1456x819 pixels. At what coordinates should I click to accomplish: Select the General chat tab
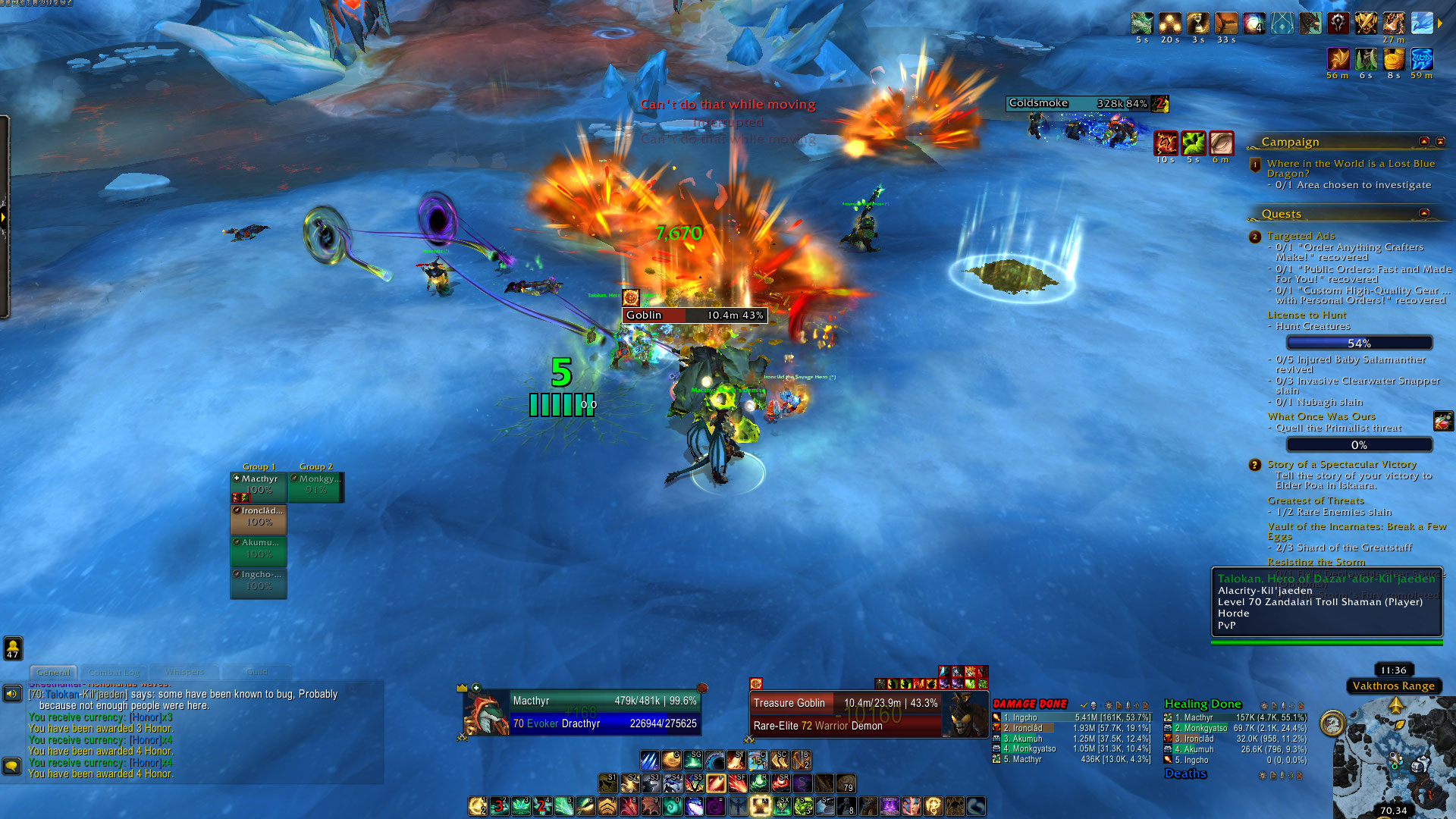coord(53,672)
